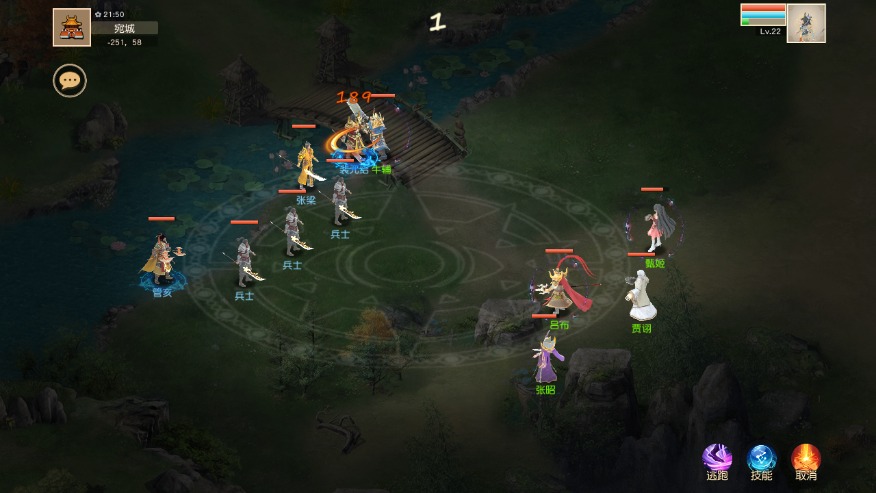Choose the 逃跑 (flee) battle command
Screen dimensions: 876x493
coord(717,459)
